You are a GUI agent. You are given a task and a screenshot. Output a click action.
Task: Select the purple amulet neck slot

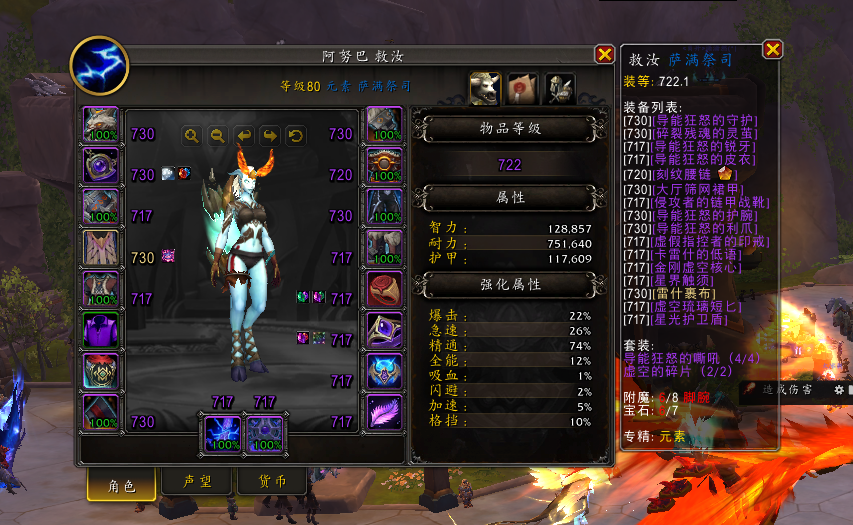coord(100,166)
